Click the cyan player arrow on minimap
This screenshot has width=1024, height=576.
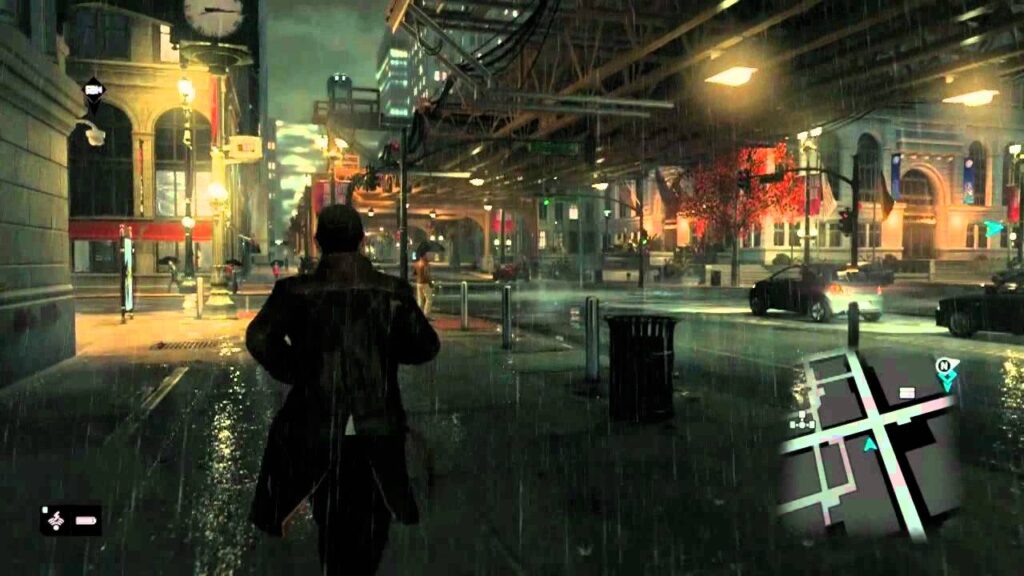click(x=870, y=444)
